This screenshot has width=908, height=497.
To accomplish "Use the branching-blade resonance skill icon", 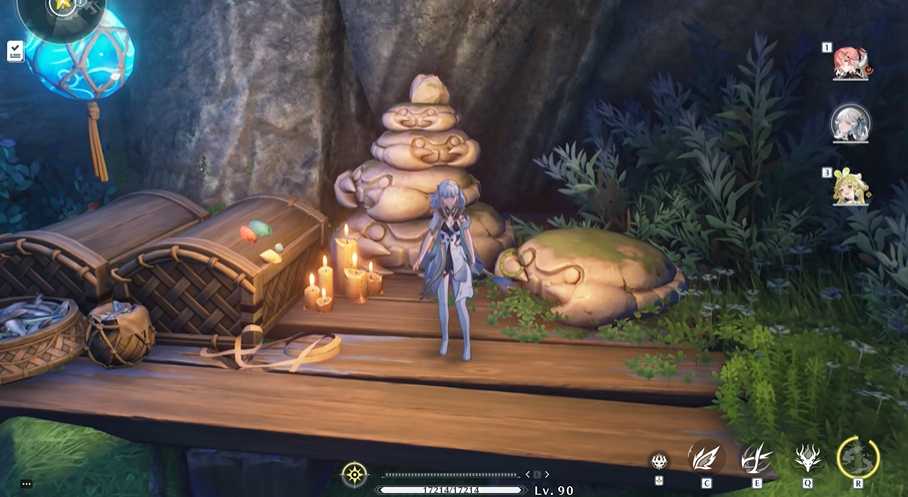I will (x=756, y=459).
